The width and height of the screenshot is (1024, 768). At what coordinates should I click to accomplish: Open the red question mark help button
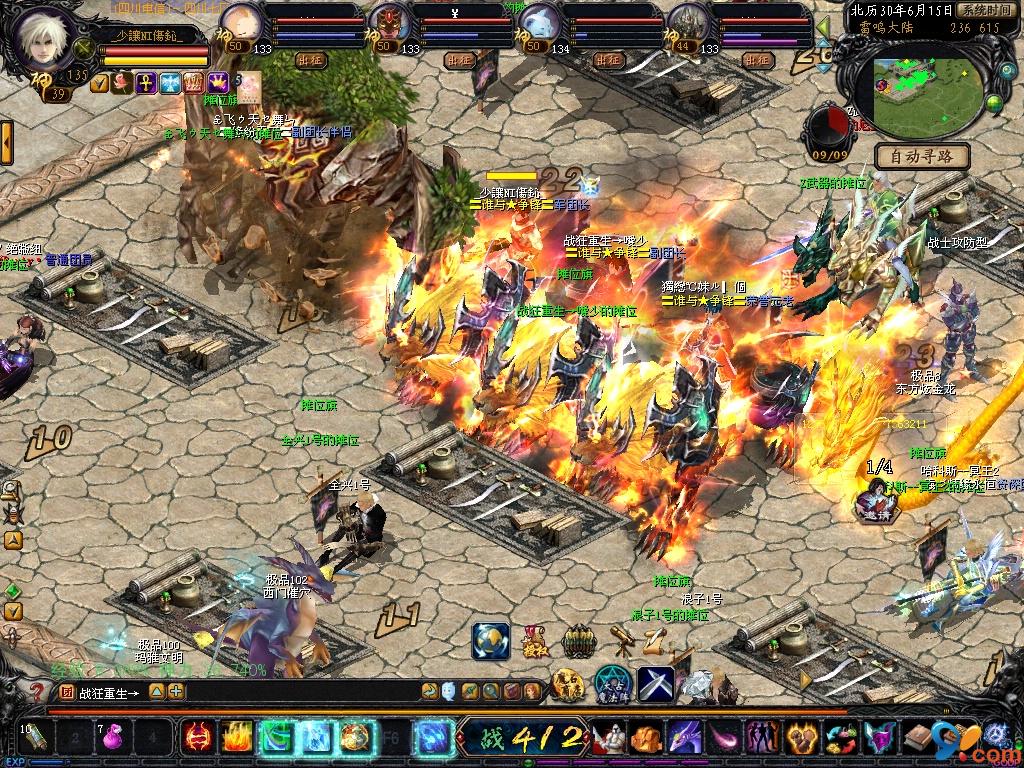tap(35, 691)
